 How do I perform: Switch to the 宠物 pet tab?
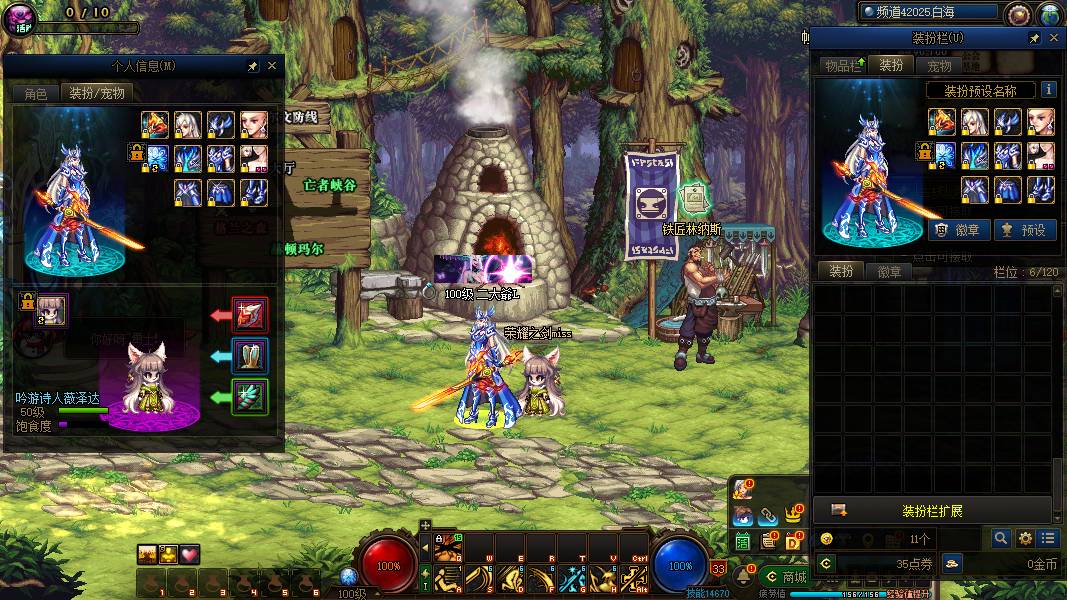coord(939,66)
